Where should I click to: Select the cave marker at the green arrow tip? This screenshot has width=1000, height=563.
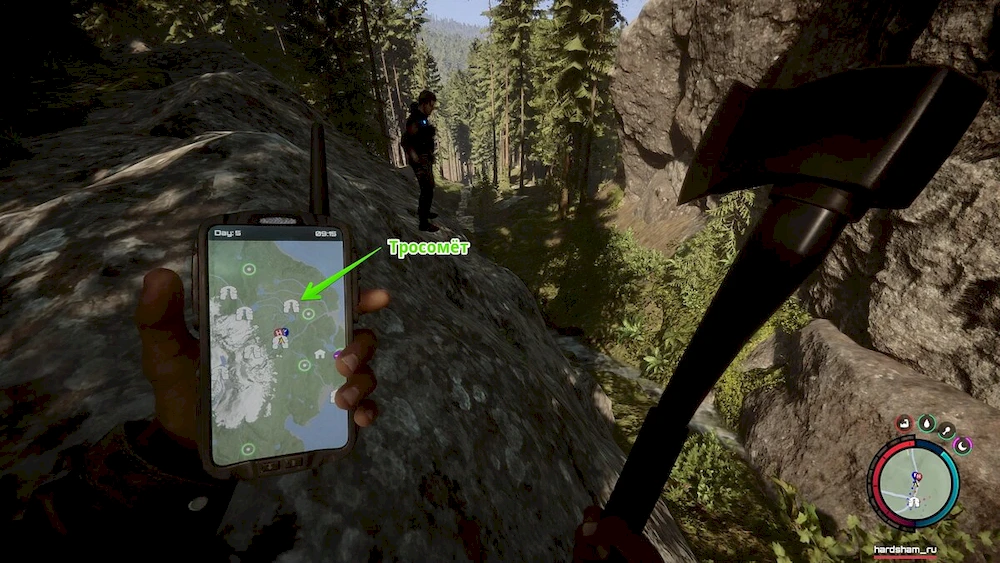[291, 306]
